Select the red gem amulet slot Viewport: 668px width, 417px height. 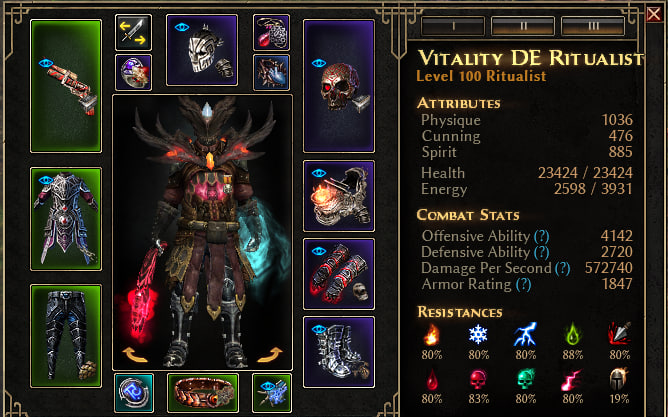click(x=271, y=32)
